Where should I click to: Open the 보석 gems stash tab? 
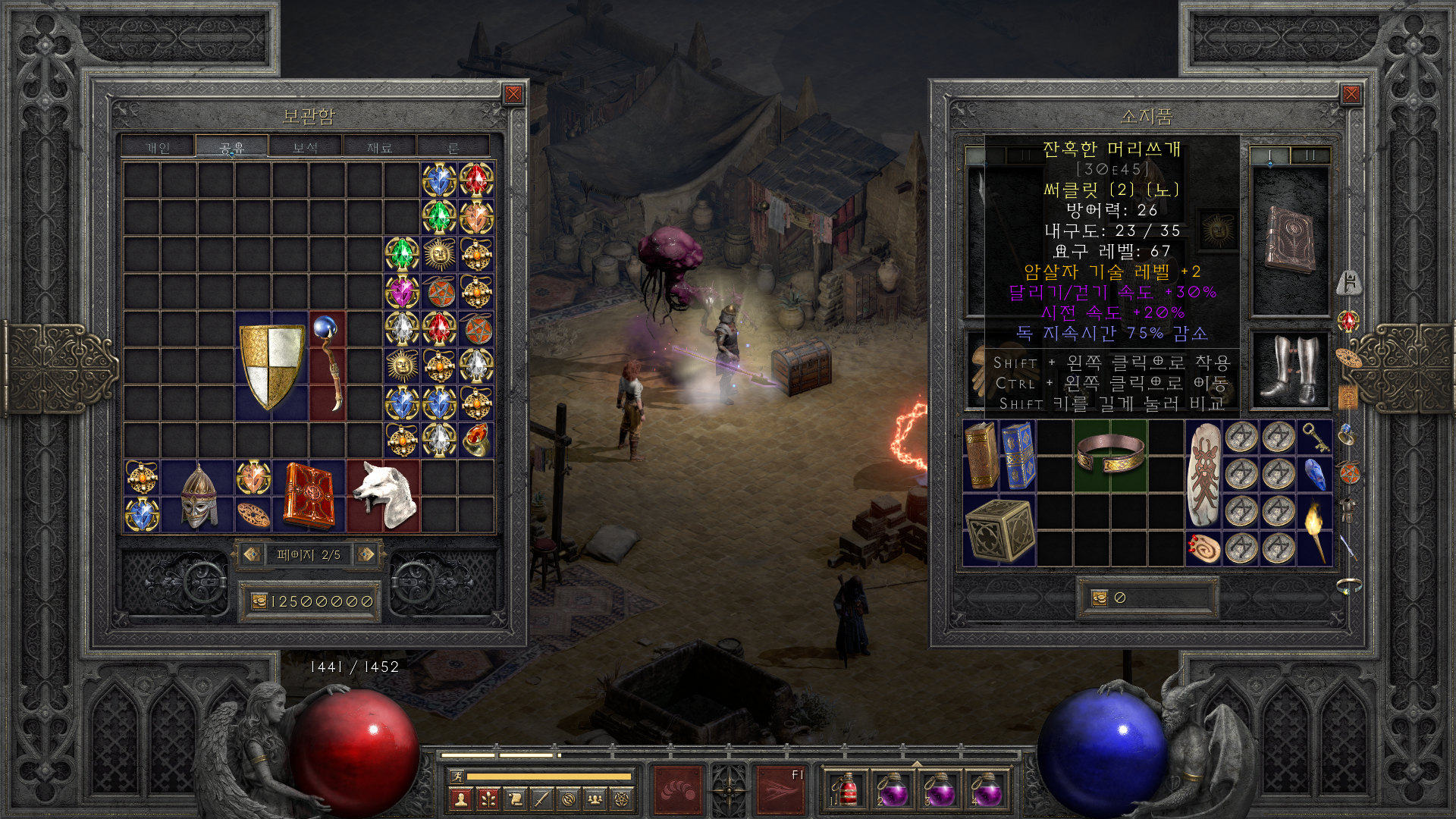(x=305, y=147)
